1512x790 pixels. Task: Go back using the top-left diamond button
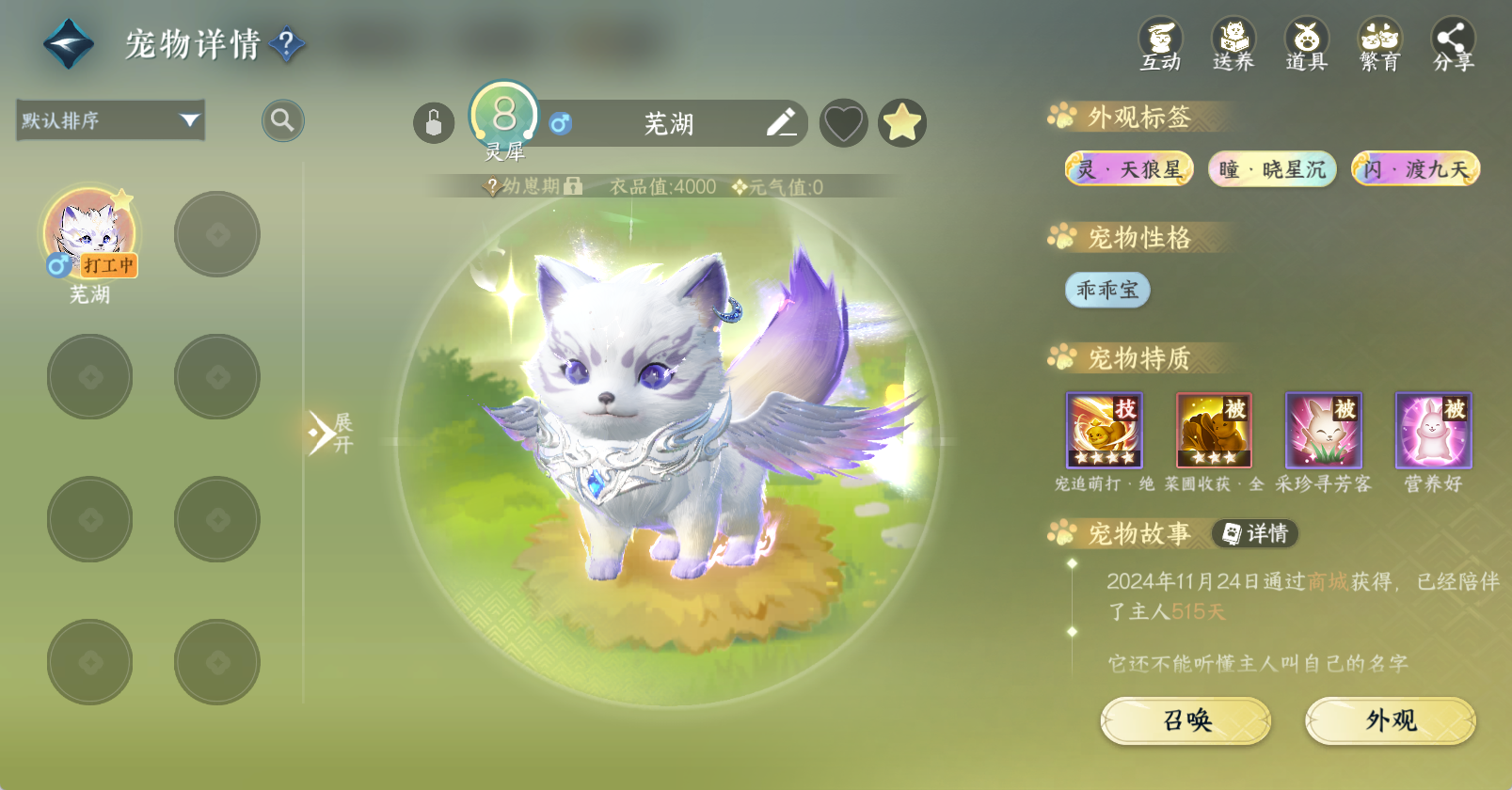coord(69,44)
